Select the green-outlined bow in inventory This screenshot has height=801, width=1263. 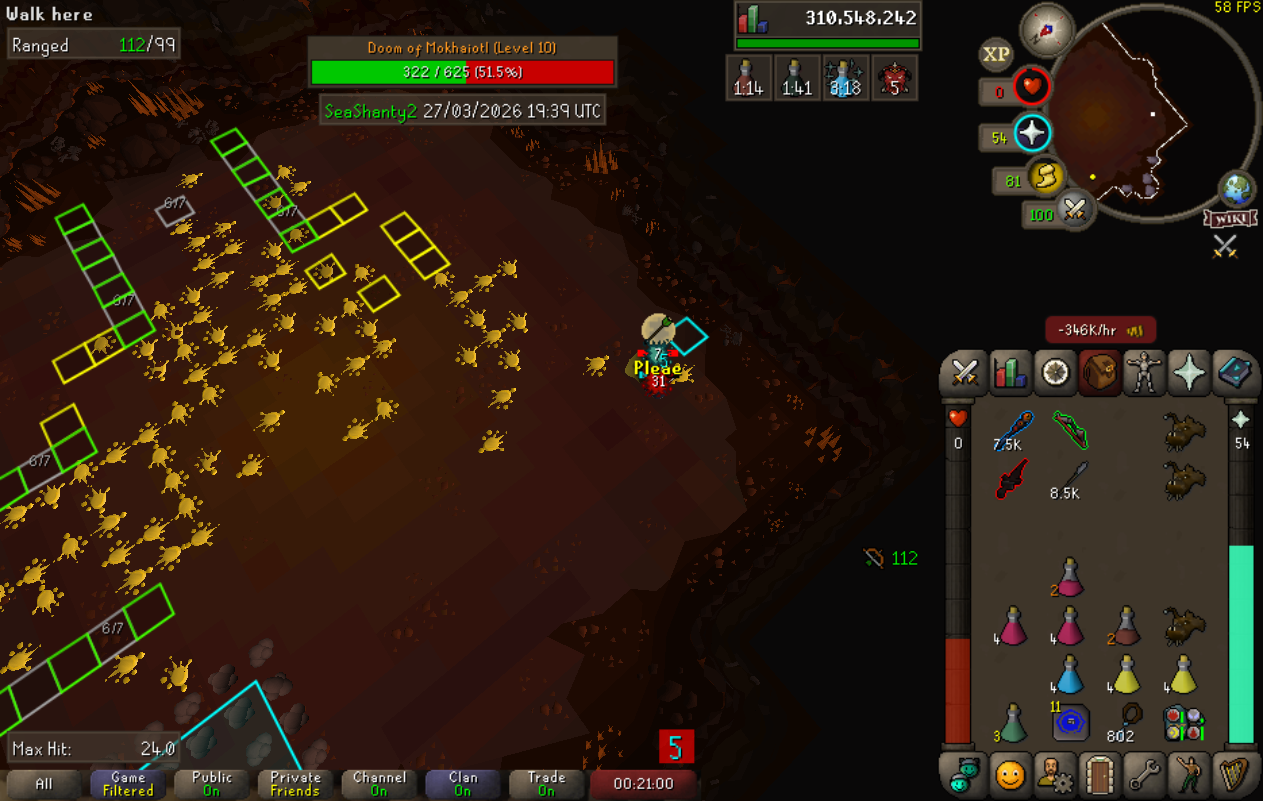click(1069, 431)
